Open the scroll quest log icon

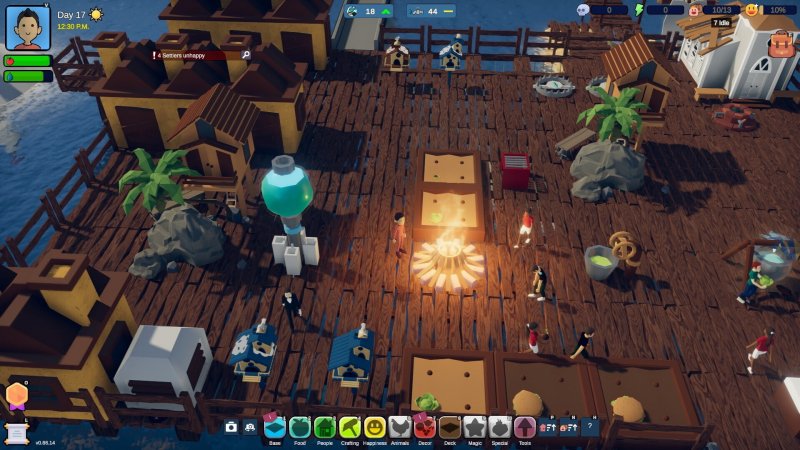click(x=17, y=428)
